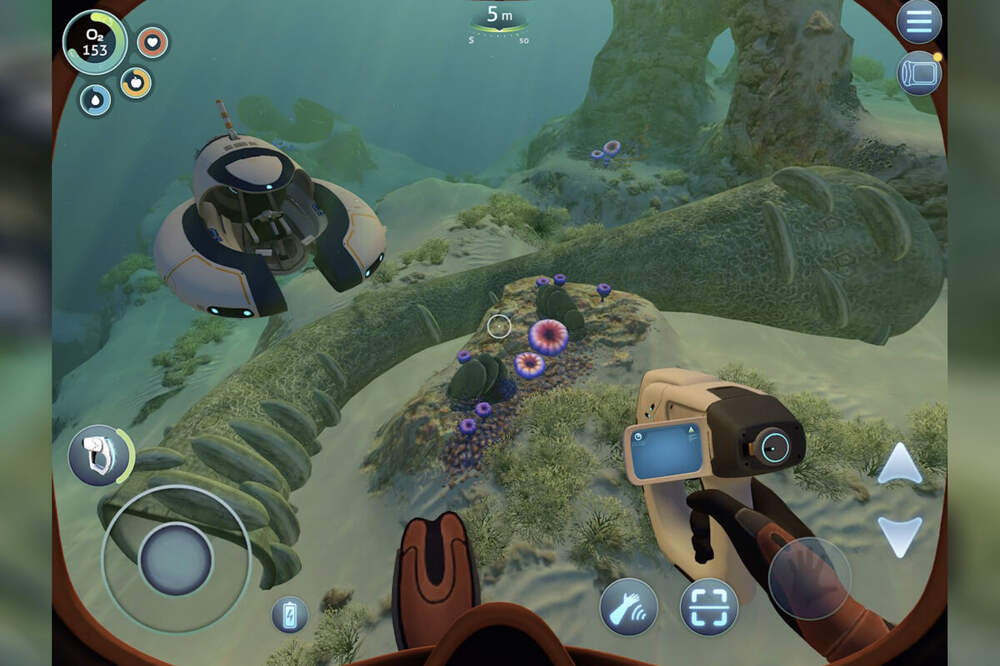The height and width of the screenshot is (666, 1000).
Task: Descend using the down arrow
Action: pos(899,535)
